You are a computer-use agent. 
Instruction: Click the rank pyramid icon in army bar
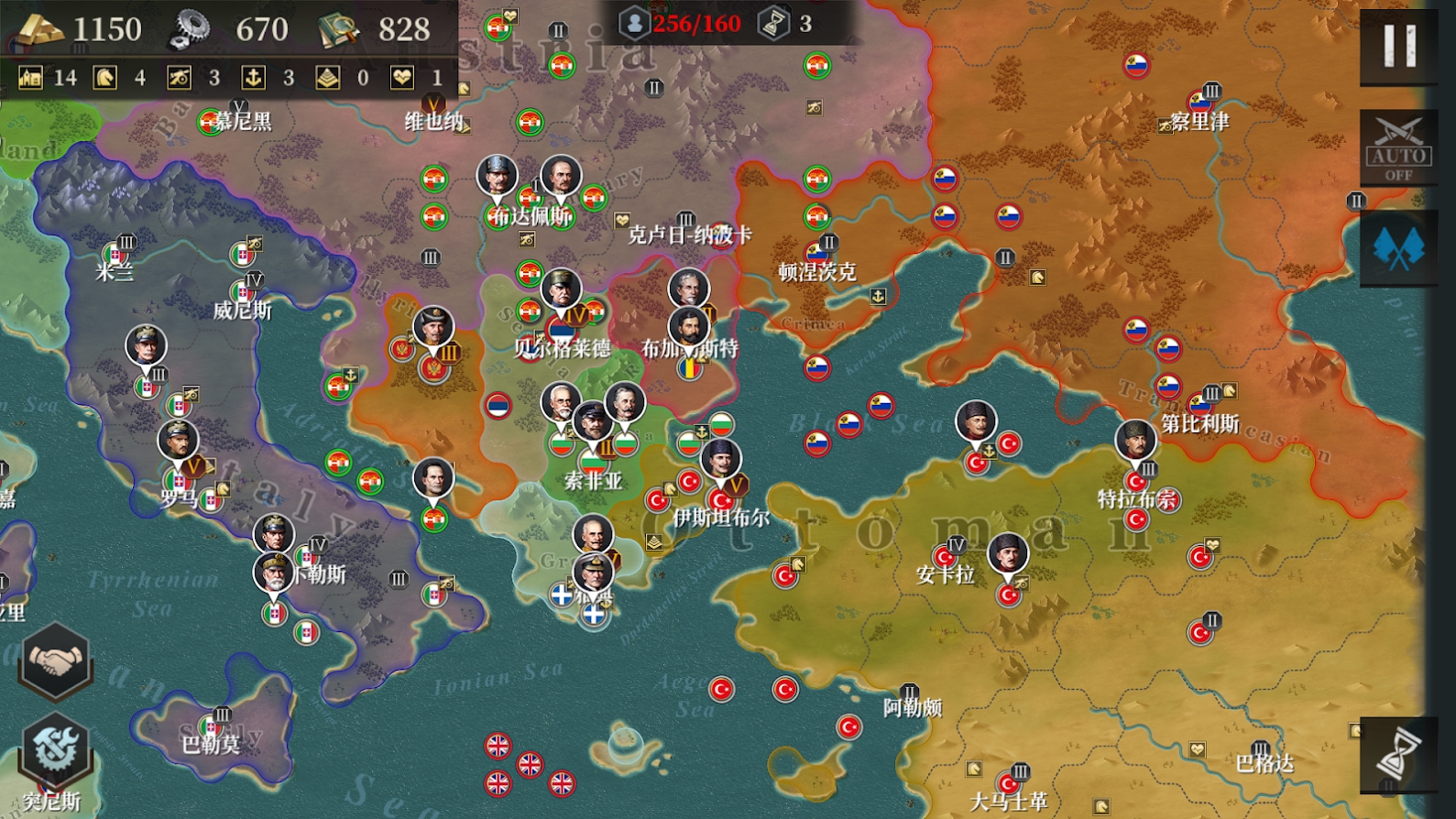pyautogui.click(x=328, y=78)
